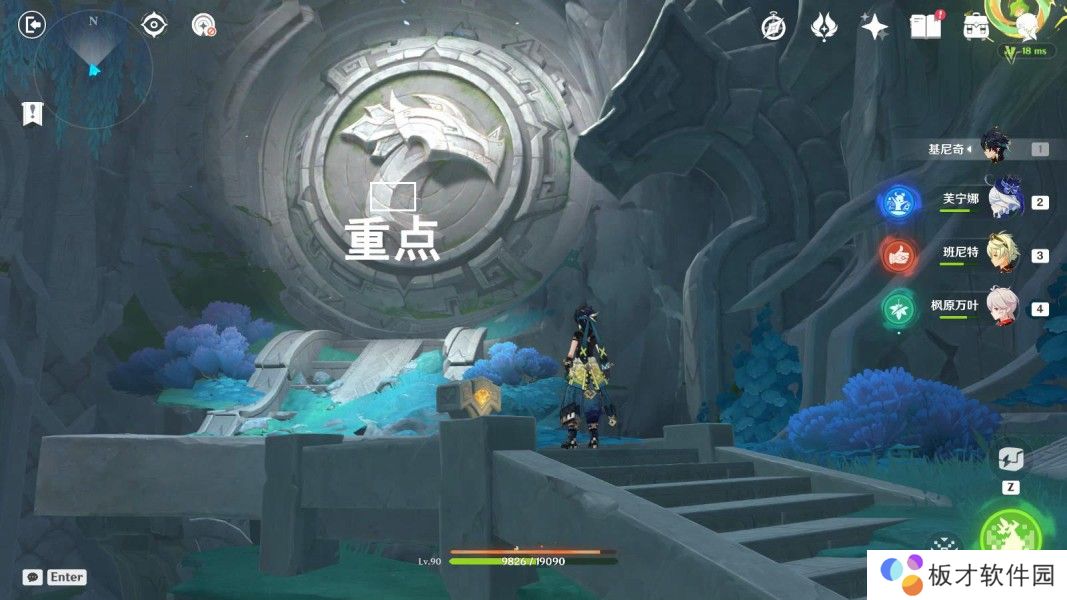Use the gadget button labeled Z
Screen dimensions: 1067x600
point(1010,461)
